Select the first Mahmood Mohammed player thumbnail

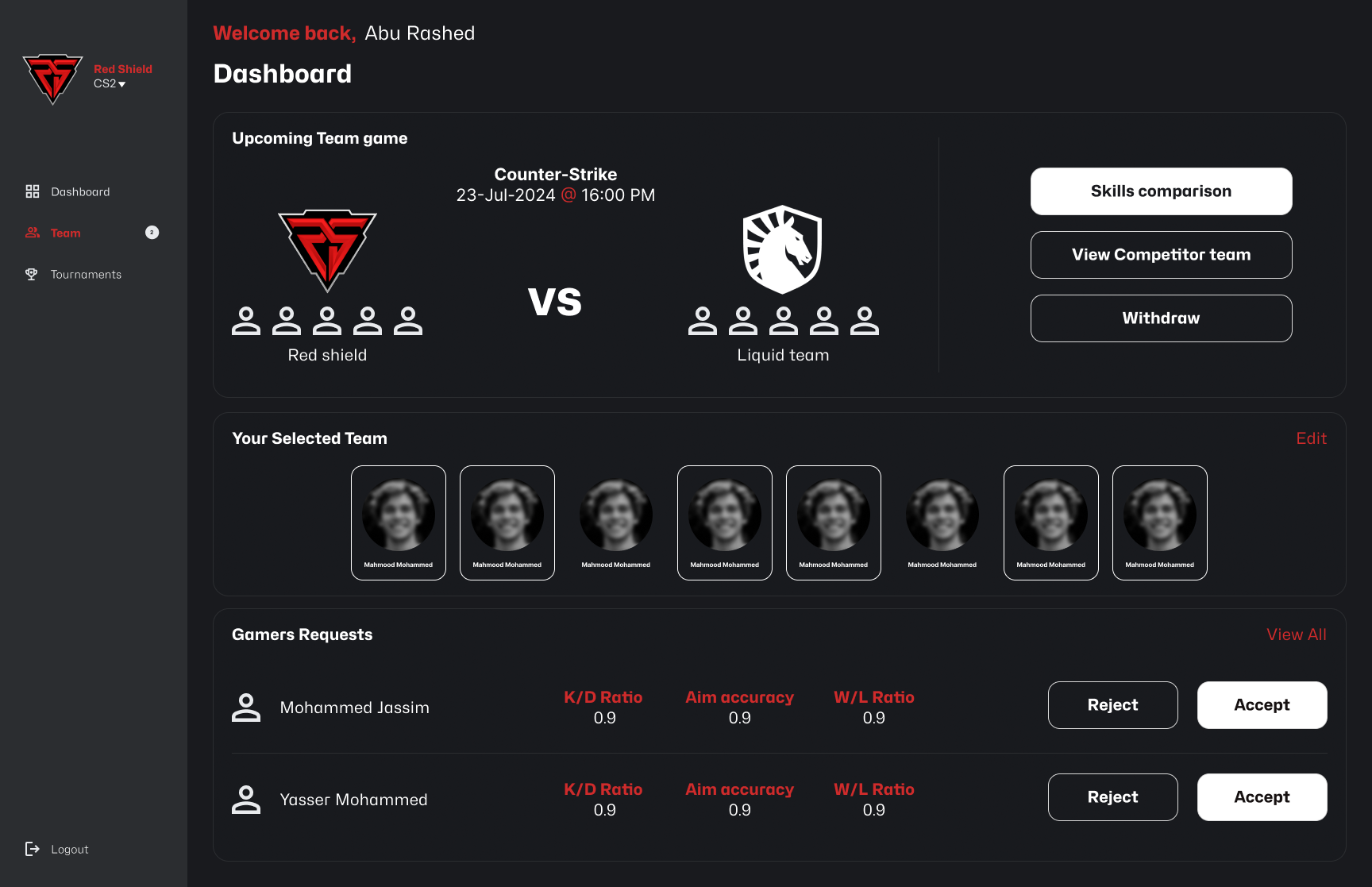(x=398, y=523)
